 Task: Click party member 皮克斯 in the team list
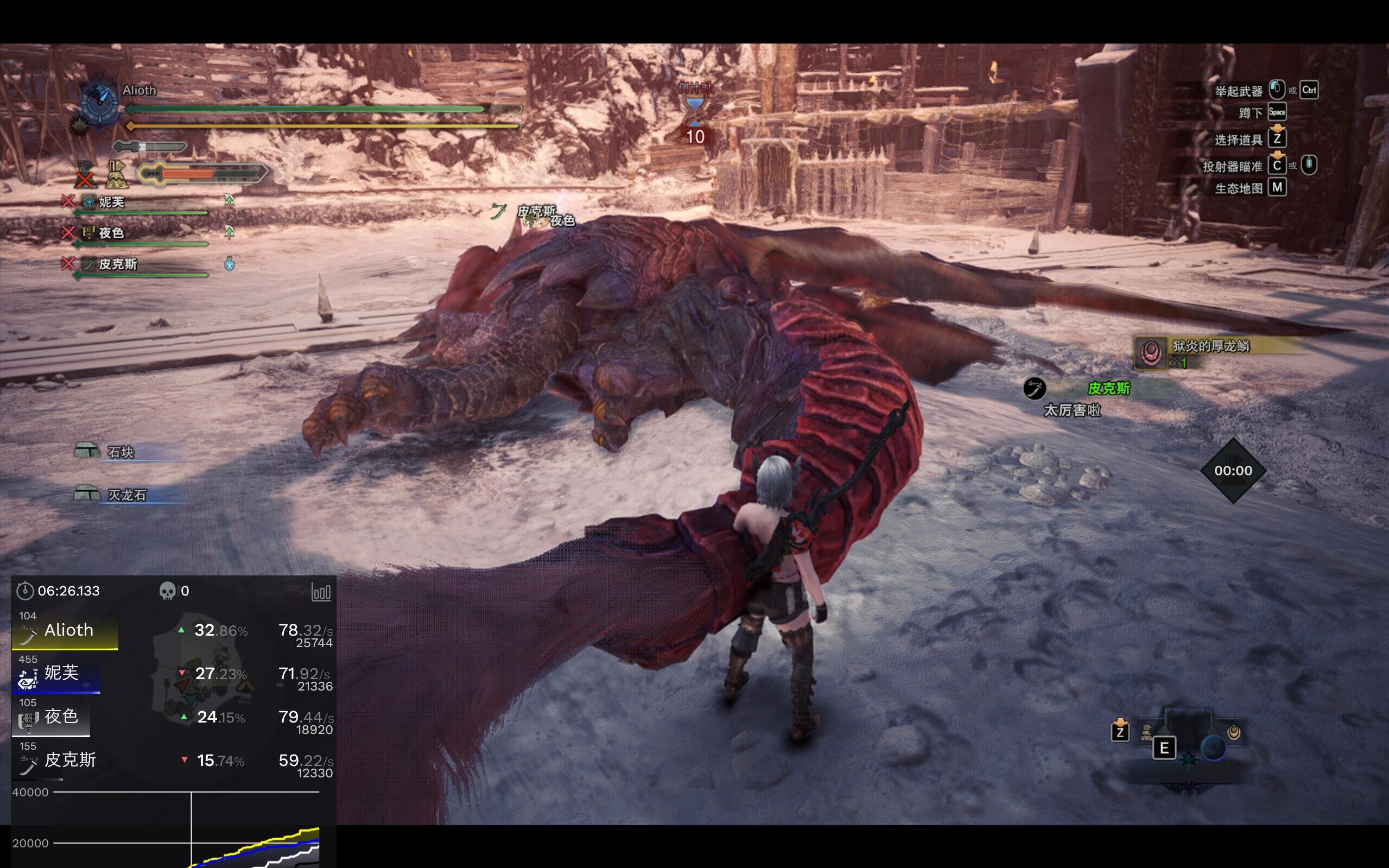pyautogui.click(x=118, y=264)
